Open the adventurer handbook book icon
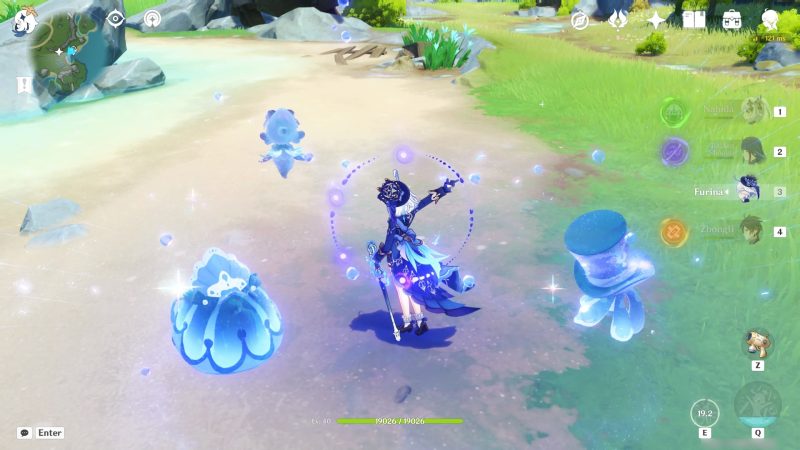 coord(694,20)
